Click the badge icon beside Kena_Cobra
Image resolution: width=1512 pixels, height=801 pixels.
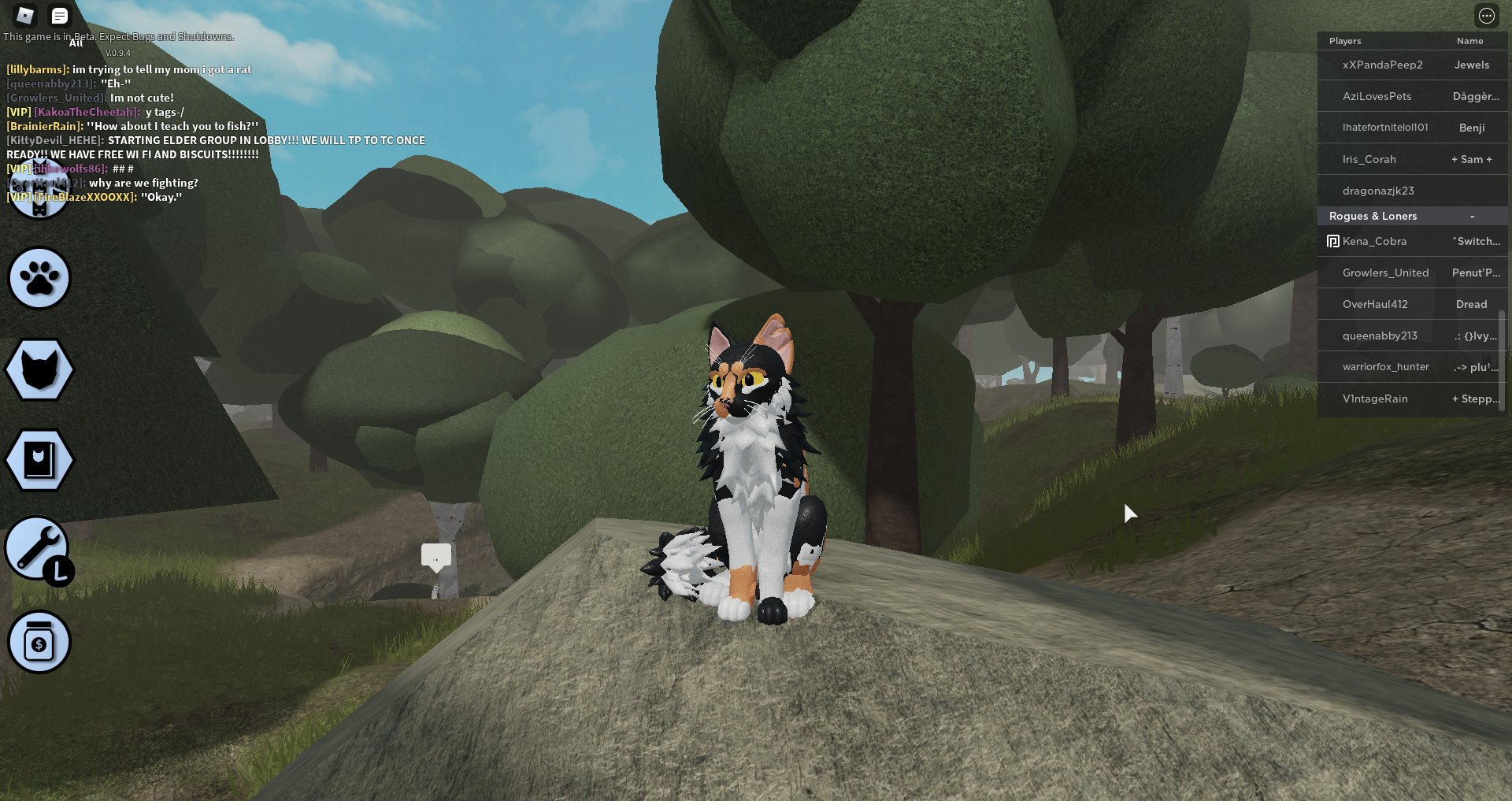pos(1332,241)
